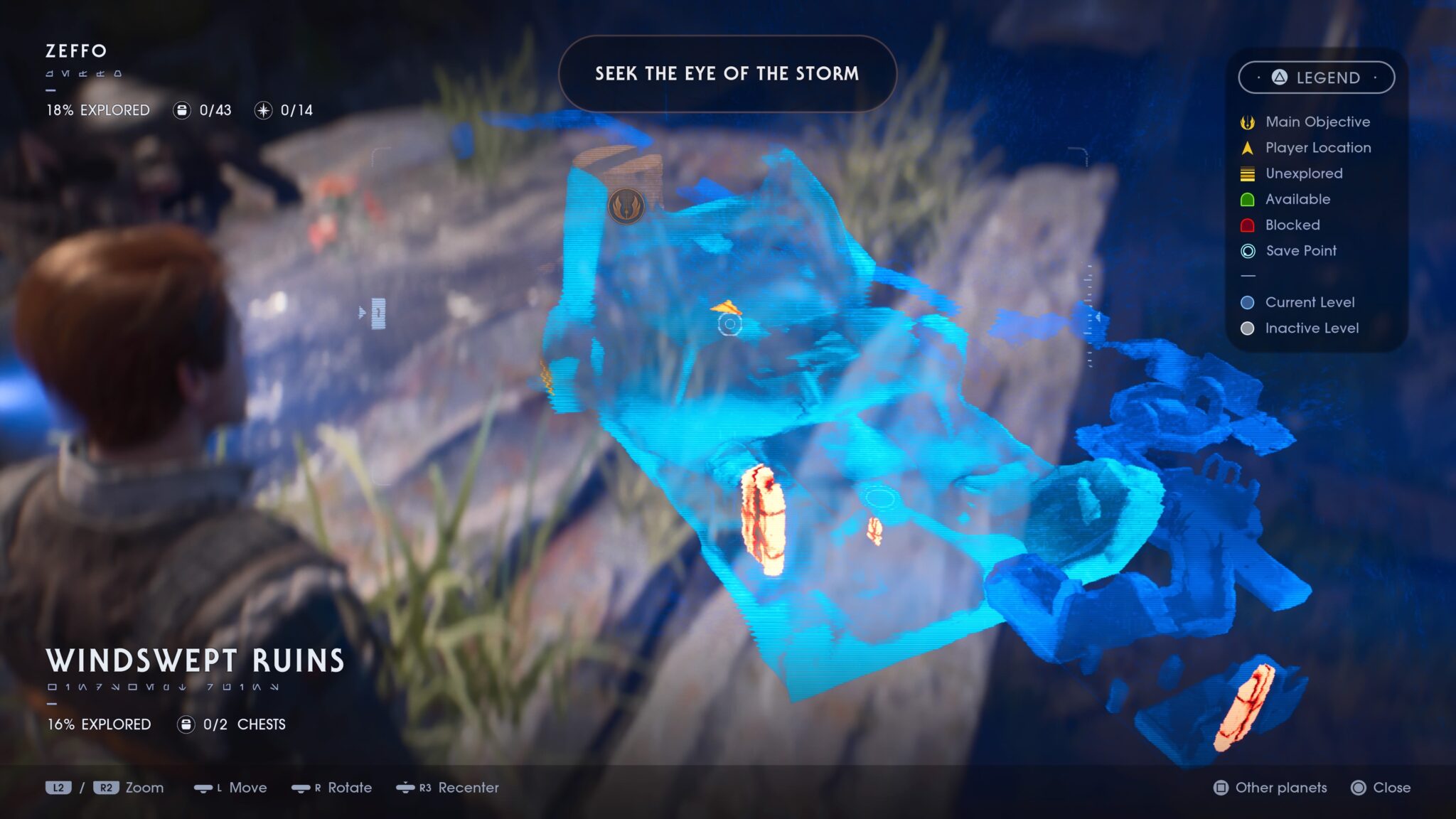Click the 18% Explored progress indicator

[x=97, y=110]
